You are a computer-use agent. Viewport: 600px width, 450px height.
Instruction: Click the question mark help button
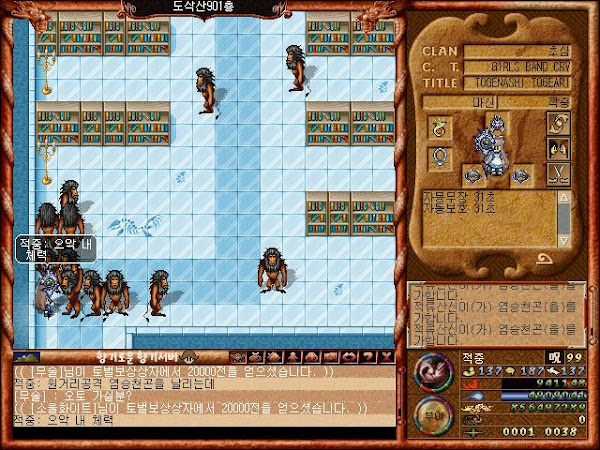tap(368, 355)
